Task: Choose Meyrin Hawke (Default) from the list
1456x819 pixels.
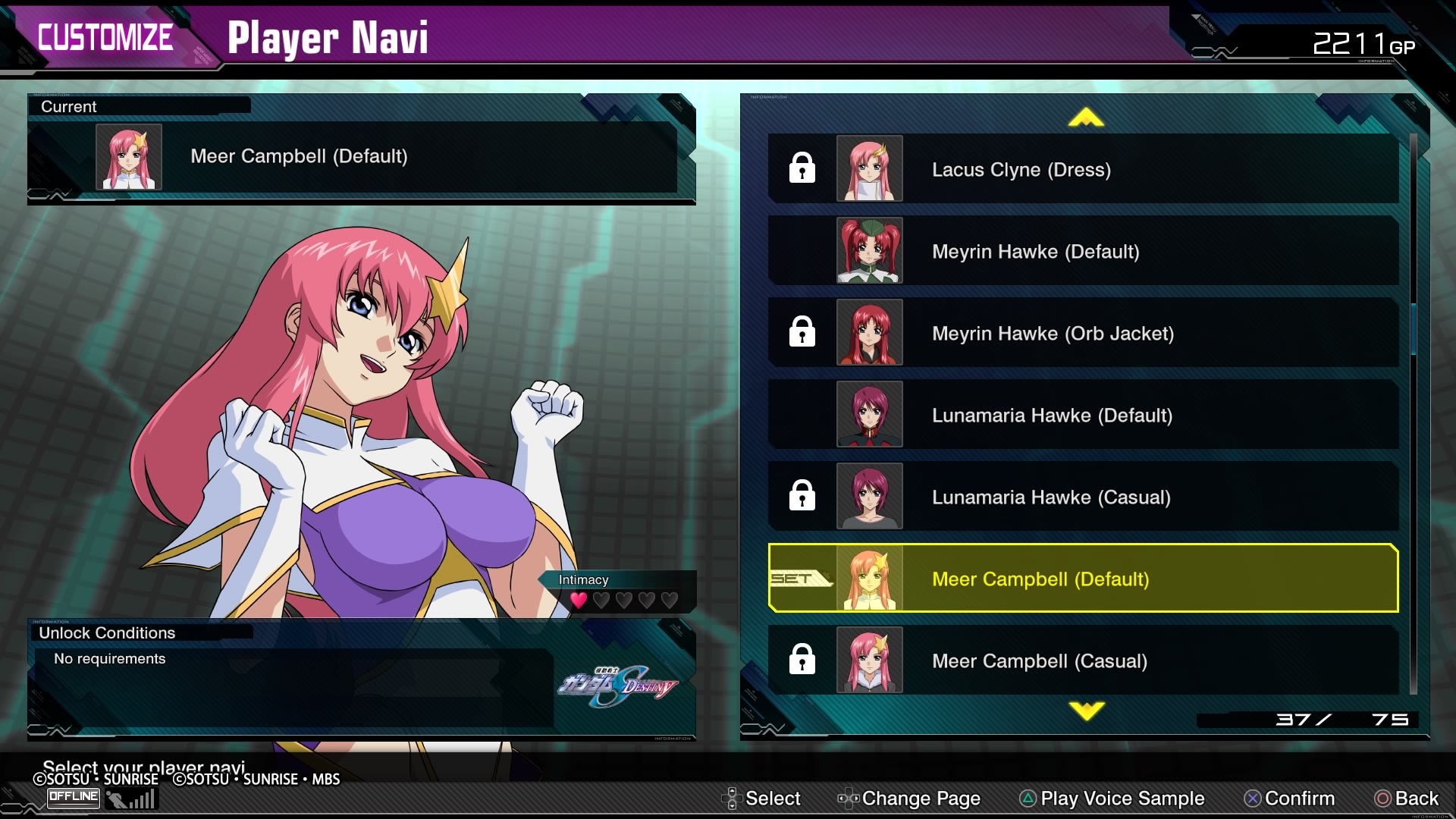Action: [x=1083, y=251]
